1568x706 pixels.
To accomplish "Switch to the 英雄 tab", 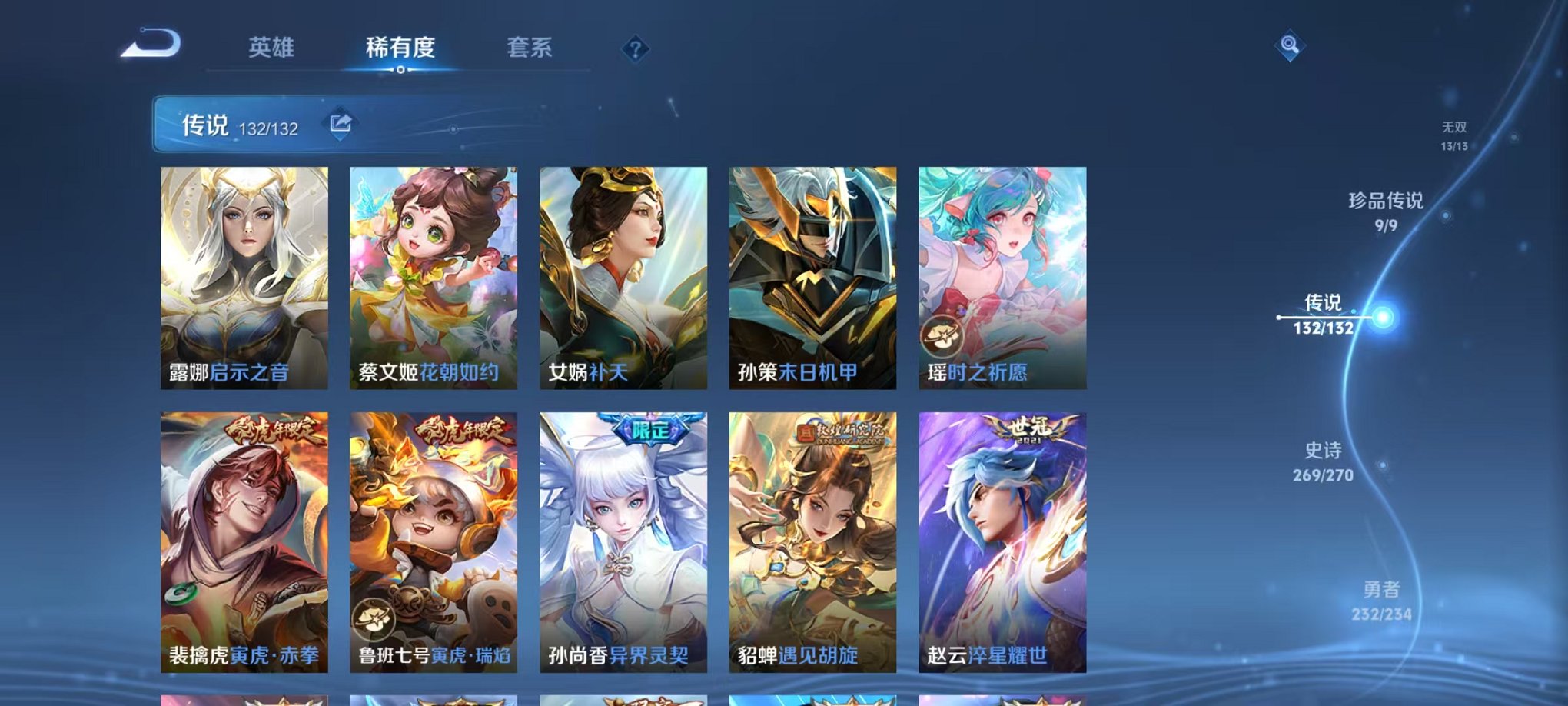I will coord(270,48).
